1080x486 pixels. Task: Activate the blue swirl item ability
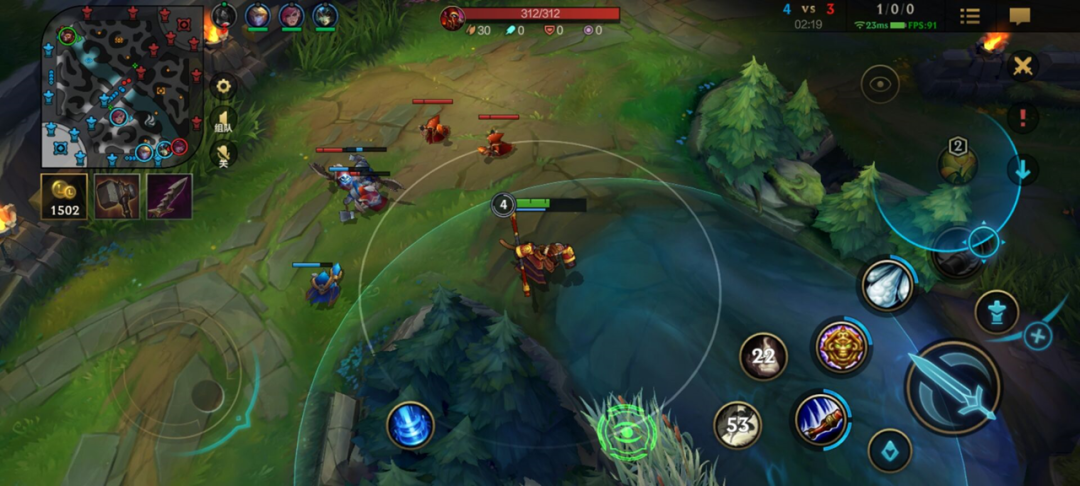tap(410, 424)
